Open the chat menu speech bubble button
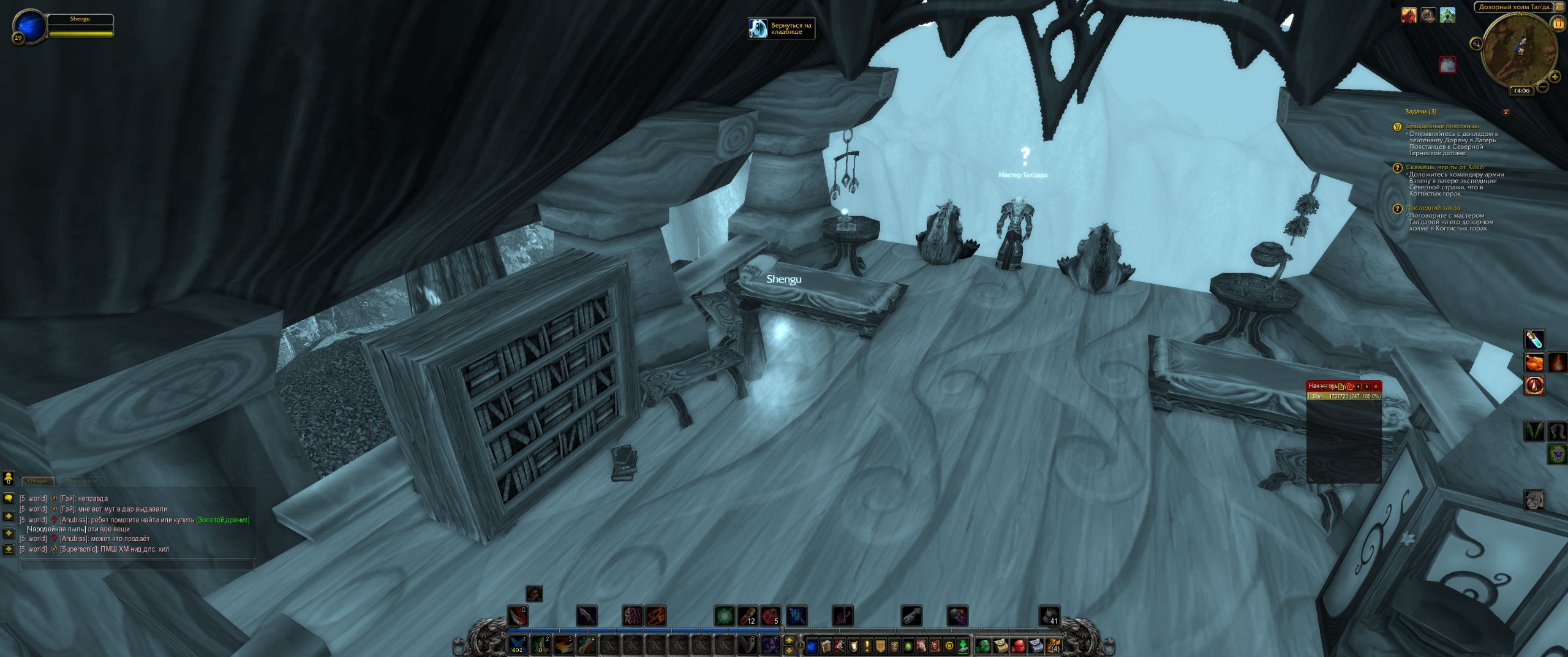Viewport: 1568px width, 657px height. point(9,498)
